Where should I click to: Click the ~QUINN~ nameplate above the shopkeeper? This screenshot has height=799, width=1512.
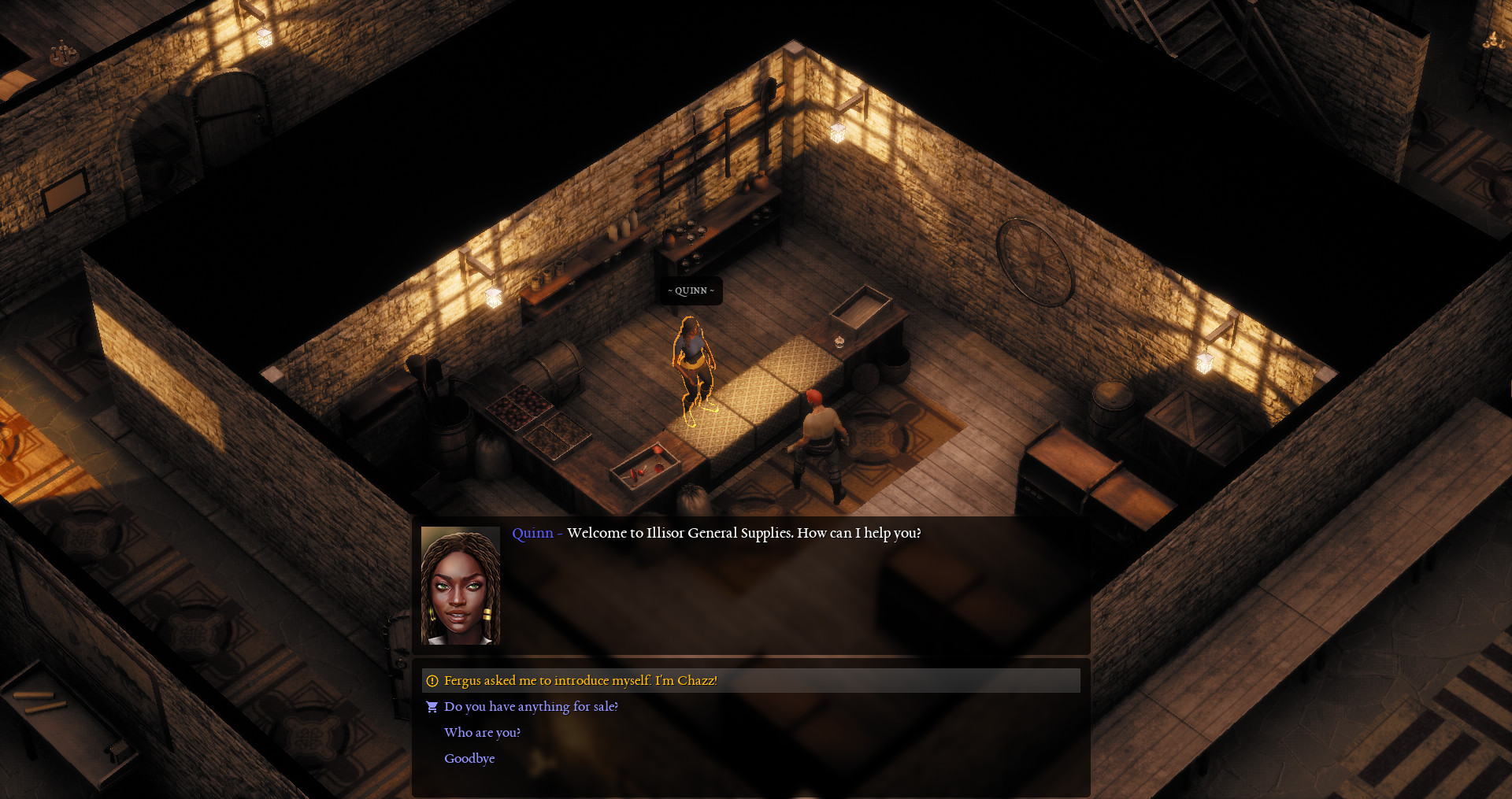[691, 290]
